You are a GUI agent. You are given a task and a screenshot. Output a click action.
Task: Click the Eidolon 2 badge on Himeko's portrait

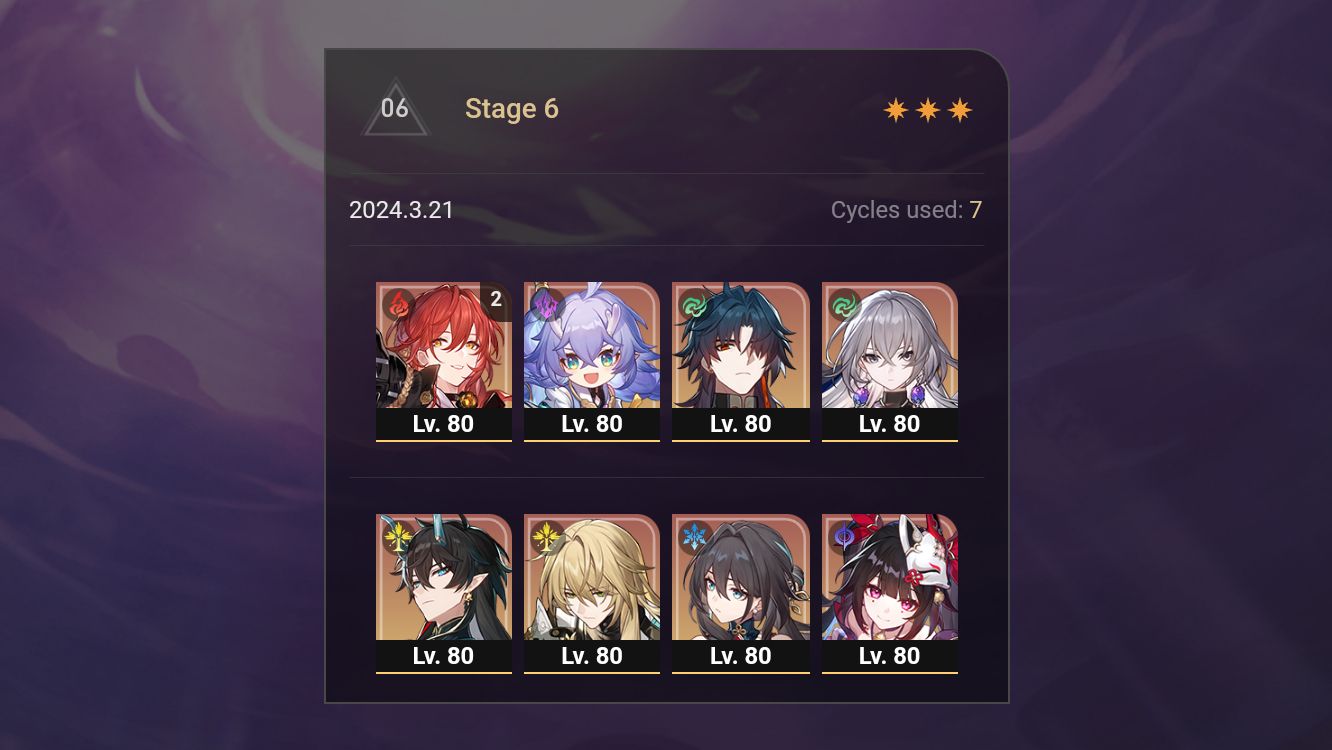click(495, 297)
